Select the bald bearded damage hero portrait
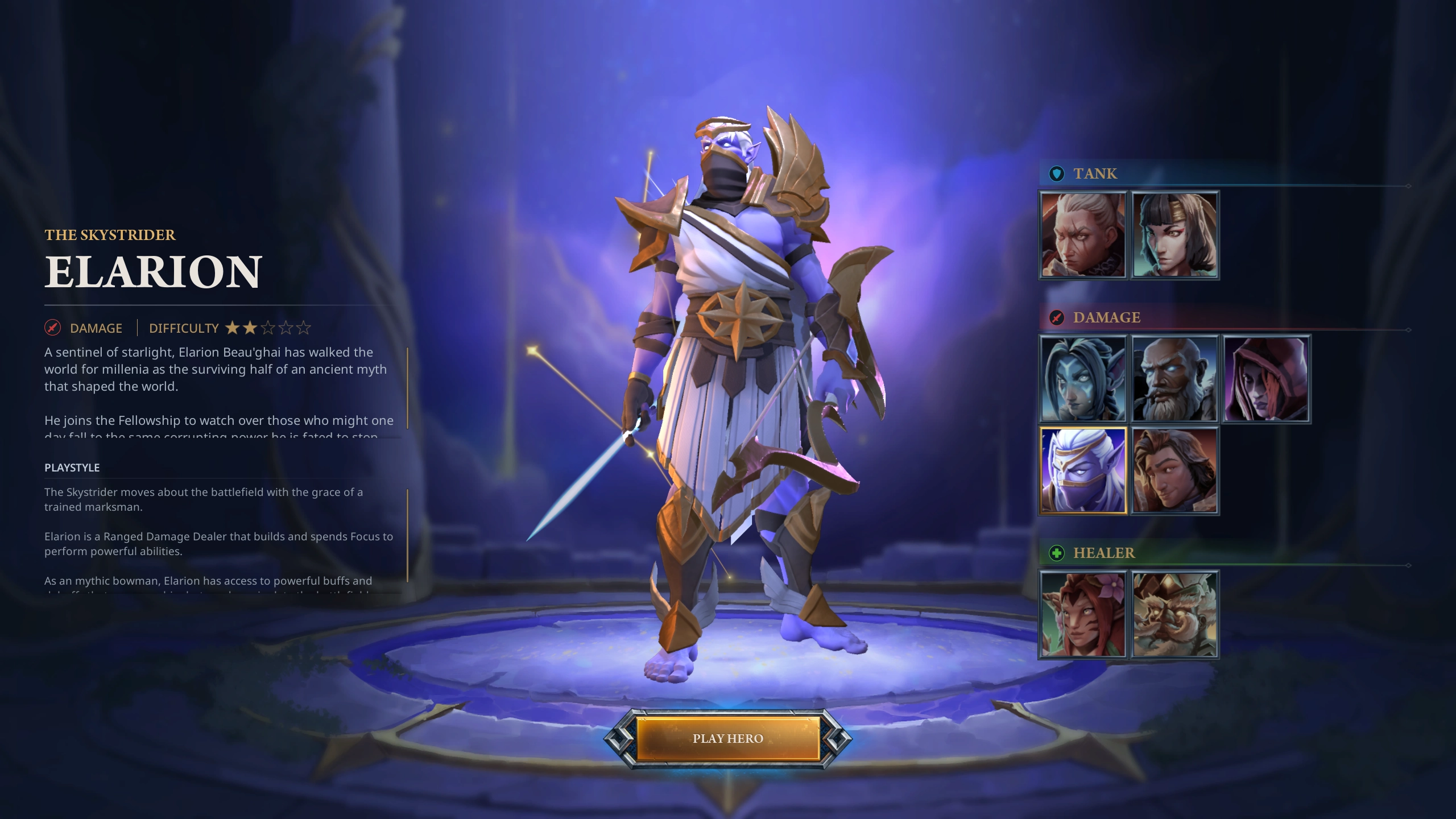This screenshot has width=1456, height=819. click(1174, 379)
